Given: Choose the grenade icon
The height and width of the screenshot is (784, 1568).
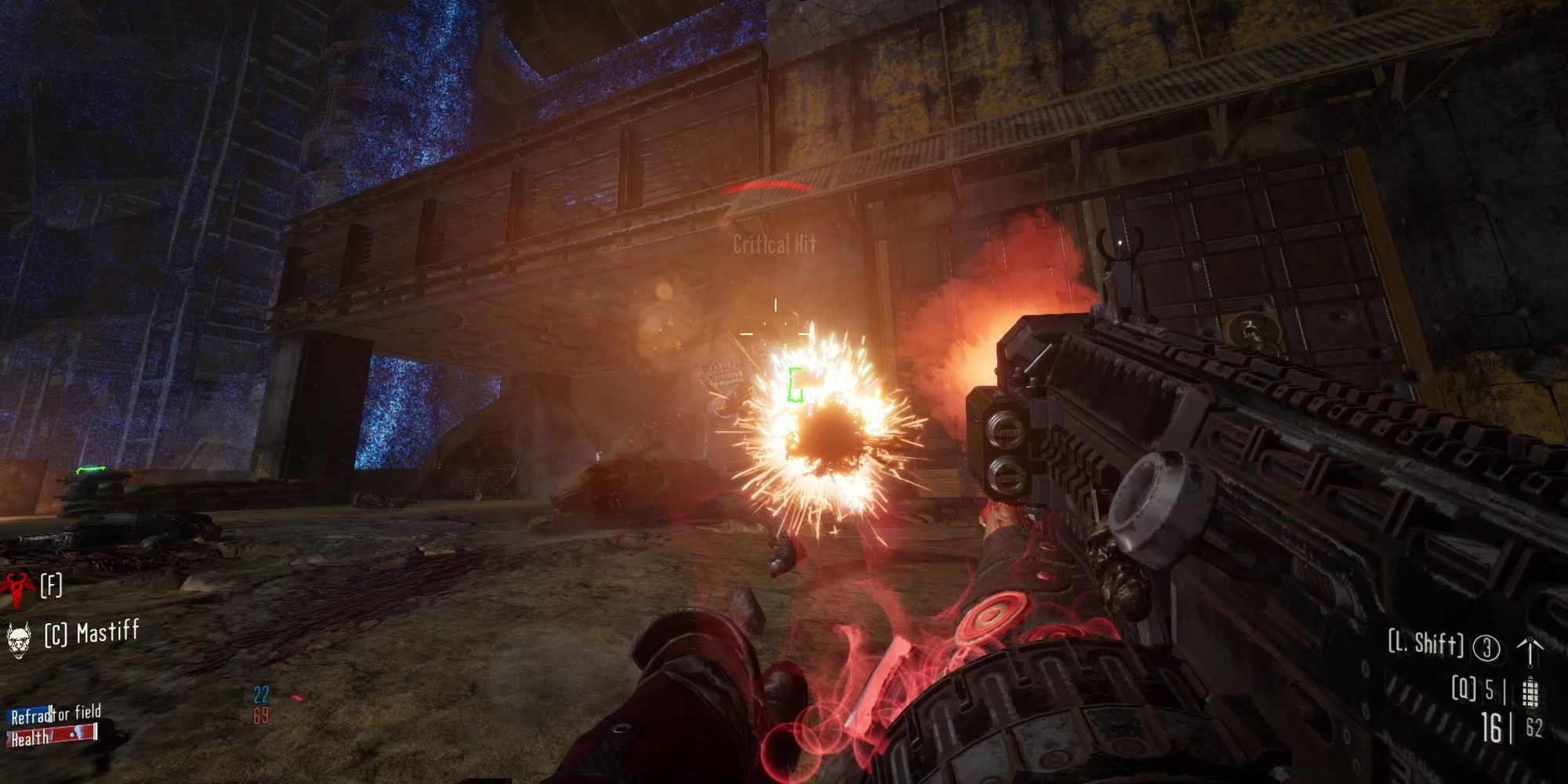Looking at the screenshot, I should point(1529,692).
